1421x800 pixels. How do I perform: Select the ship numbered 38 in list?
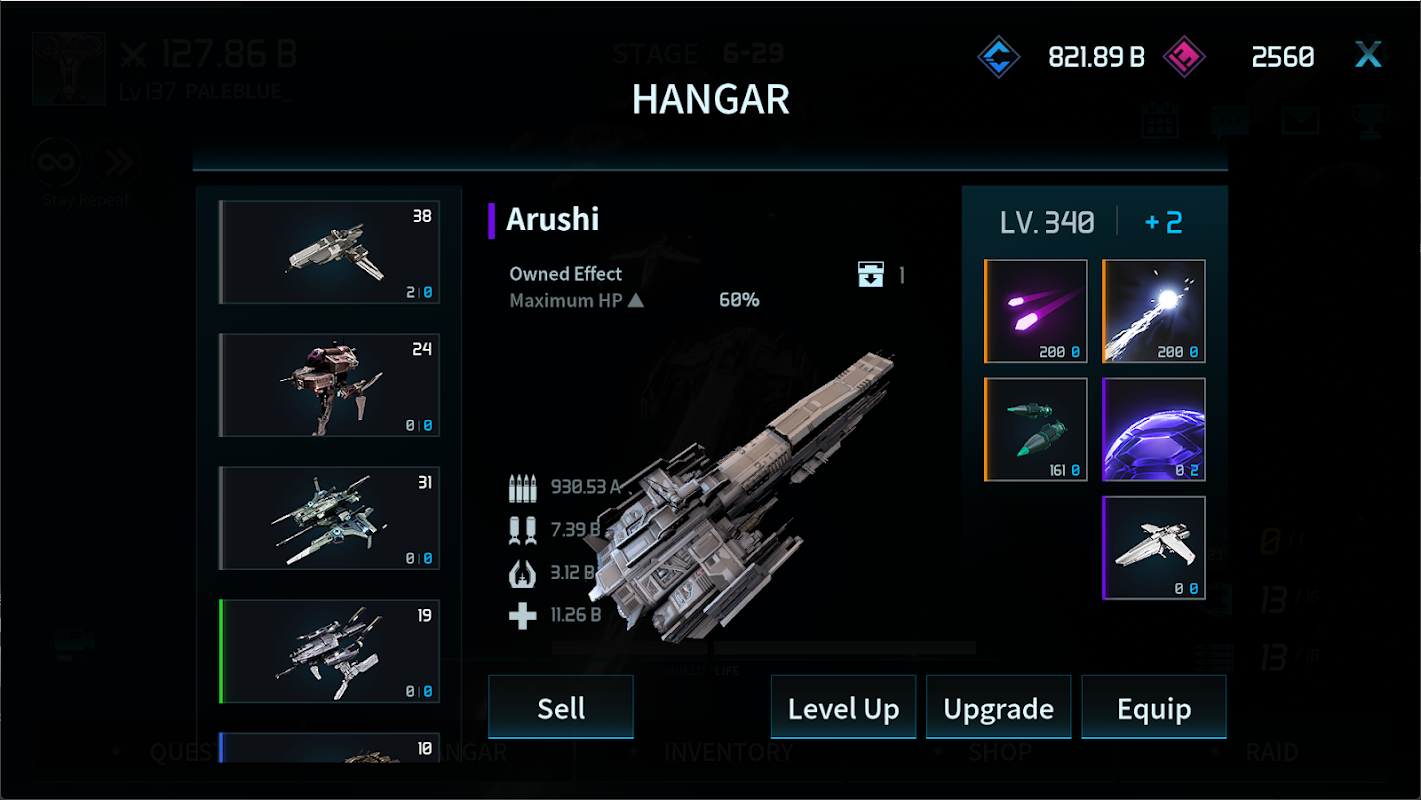coord(330,252)
